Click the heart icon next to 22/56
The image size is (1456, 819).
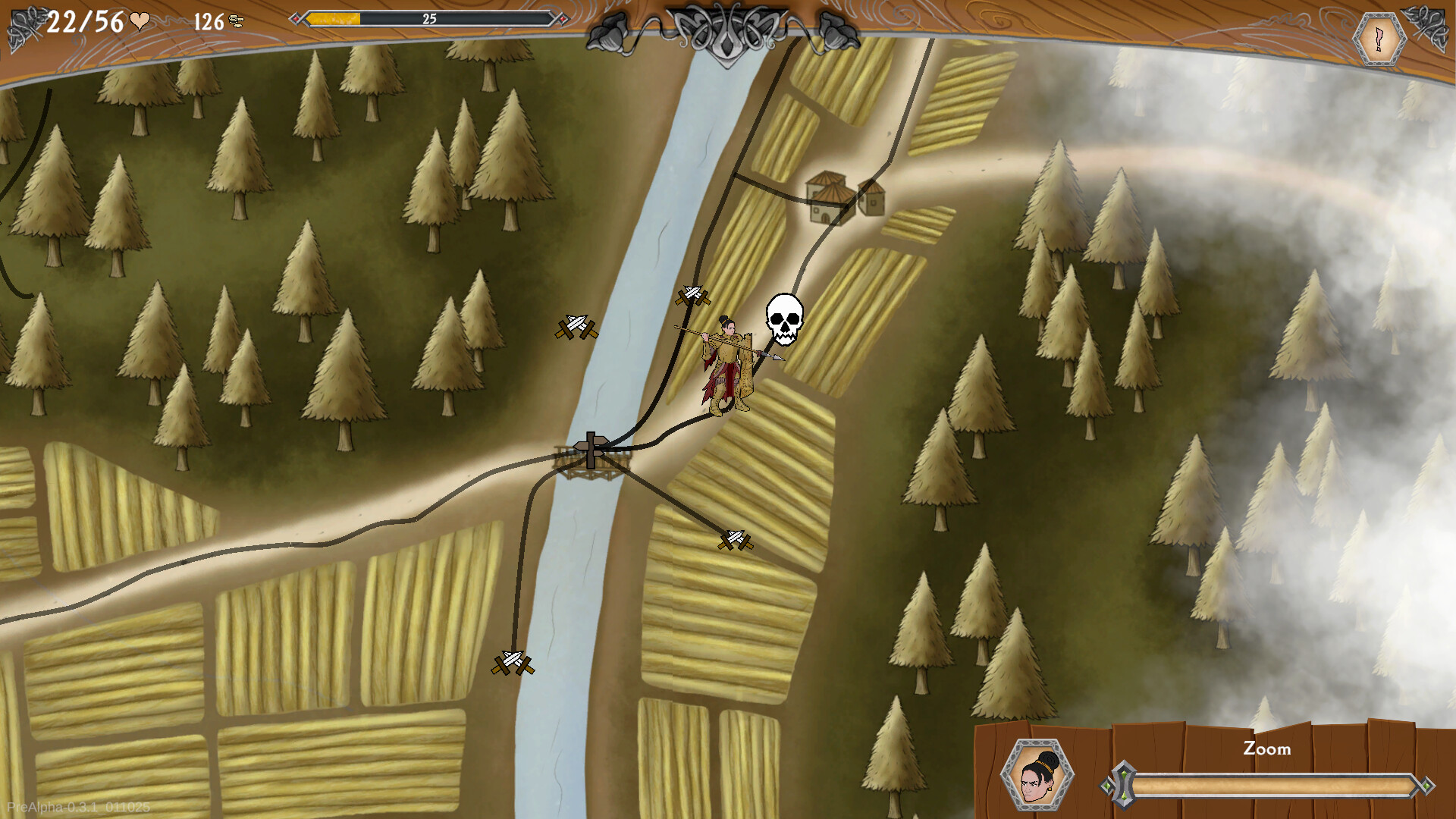pyautogui.click(x=138, y=19)
